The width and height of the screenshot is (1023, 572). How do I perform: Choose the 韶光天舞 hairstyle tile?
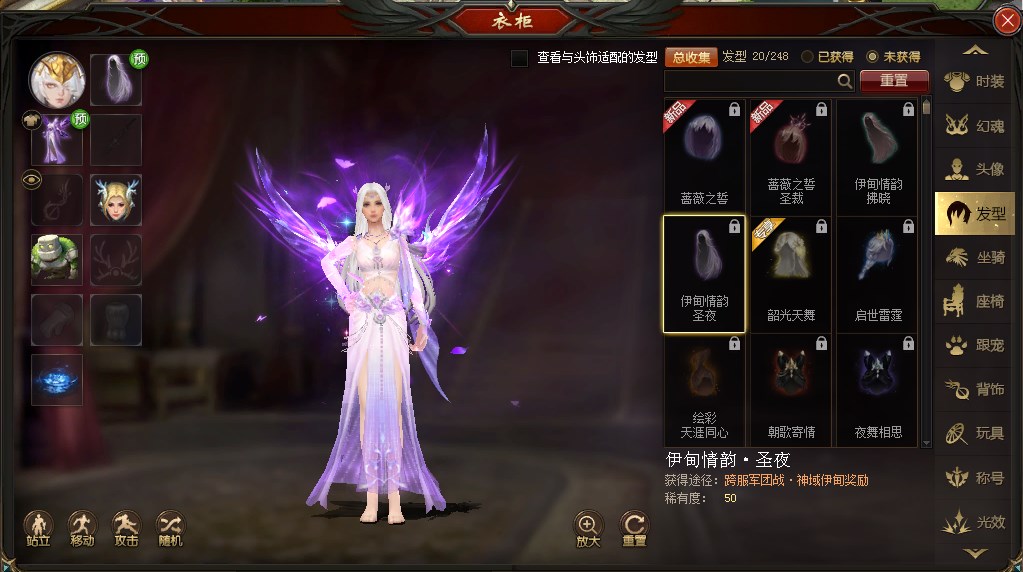791,272
